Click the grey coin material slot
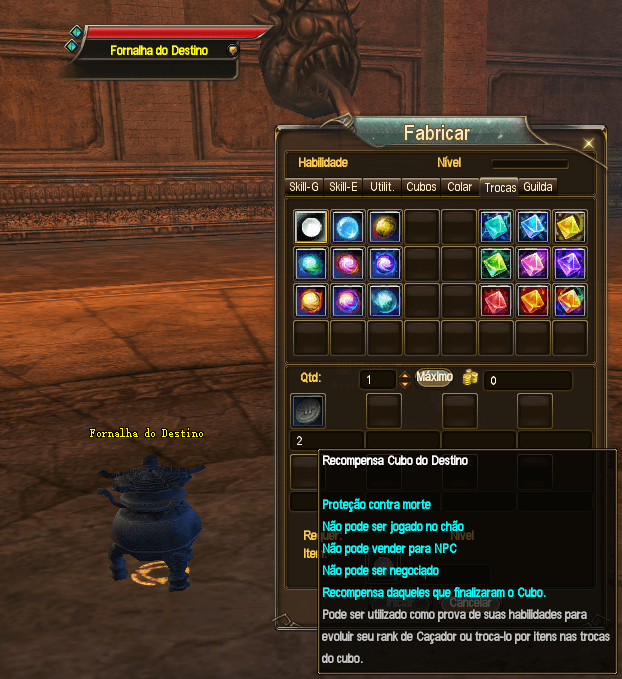622x679 pixels. [308, 410]
